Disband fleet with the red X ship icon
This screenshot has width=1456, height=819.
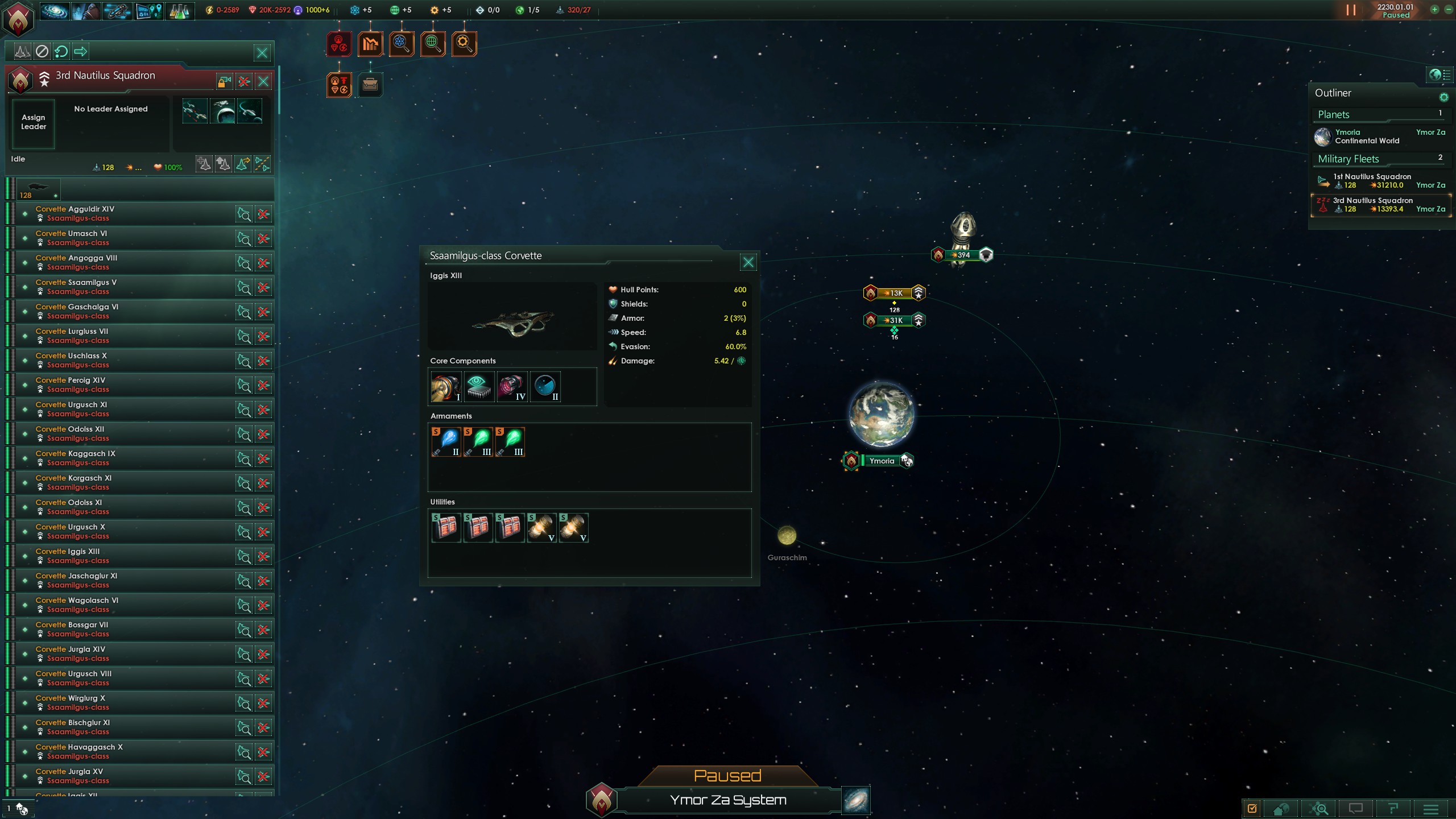244,81
